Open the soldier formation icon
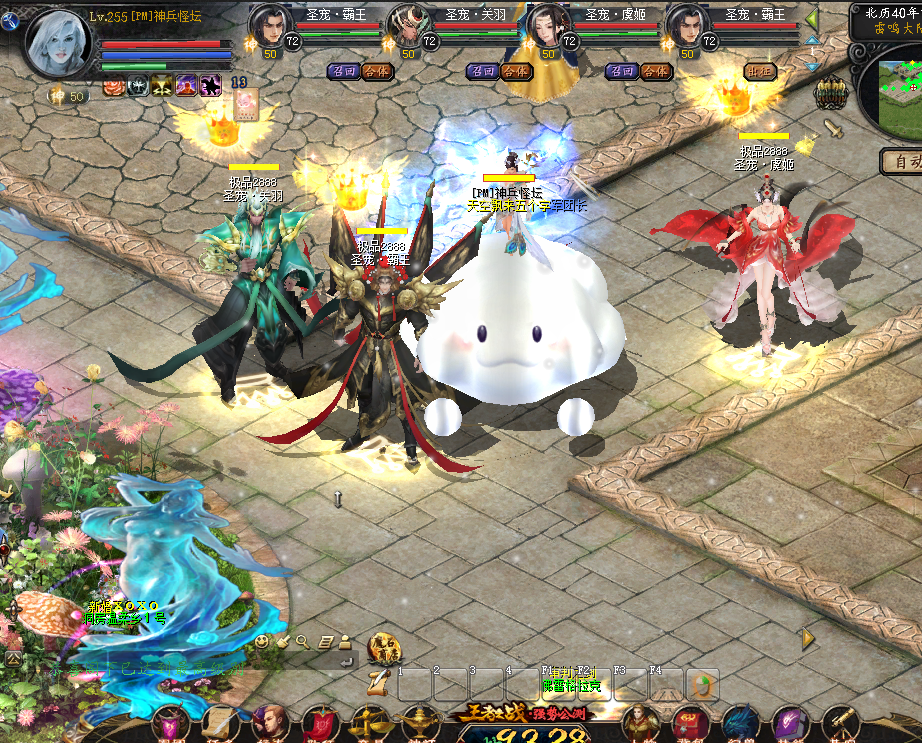 click(830, 93)
